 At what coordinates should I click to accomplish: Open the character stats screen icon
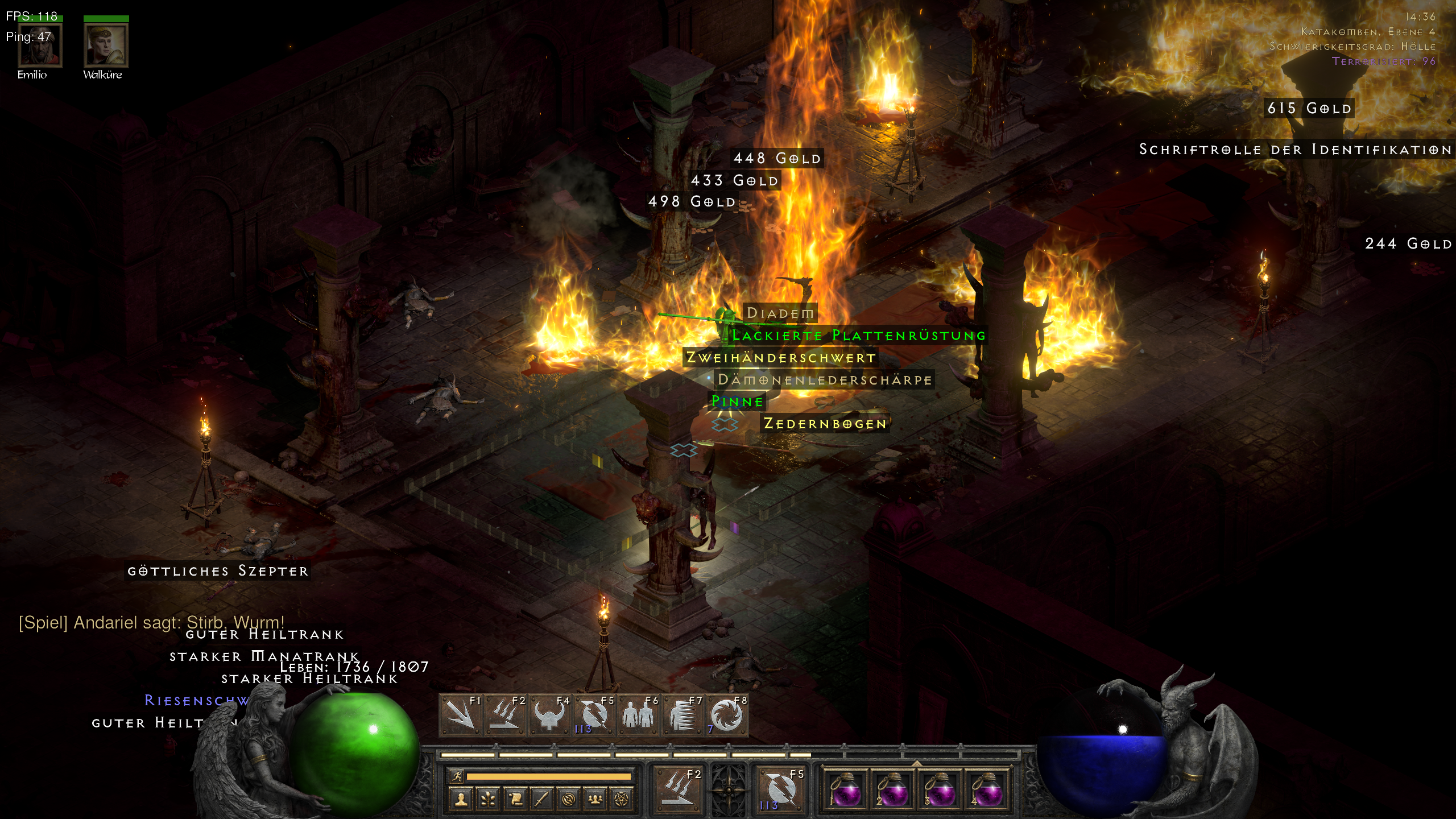[460, 799]
